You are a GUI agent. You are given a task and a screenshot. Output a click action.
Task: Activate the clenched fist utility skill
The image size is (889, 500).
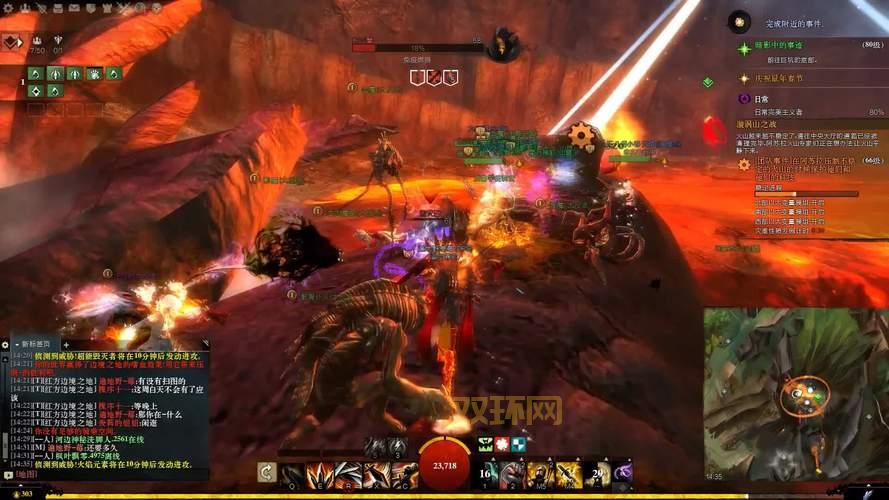(513, 474)
